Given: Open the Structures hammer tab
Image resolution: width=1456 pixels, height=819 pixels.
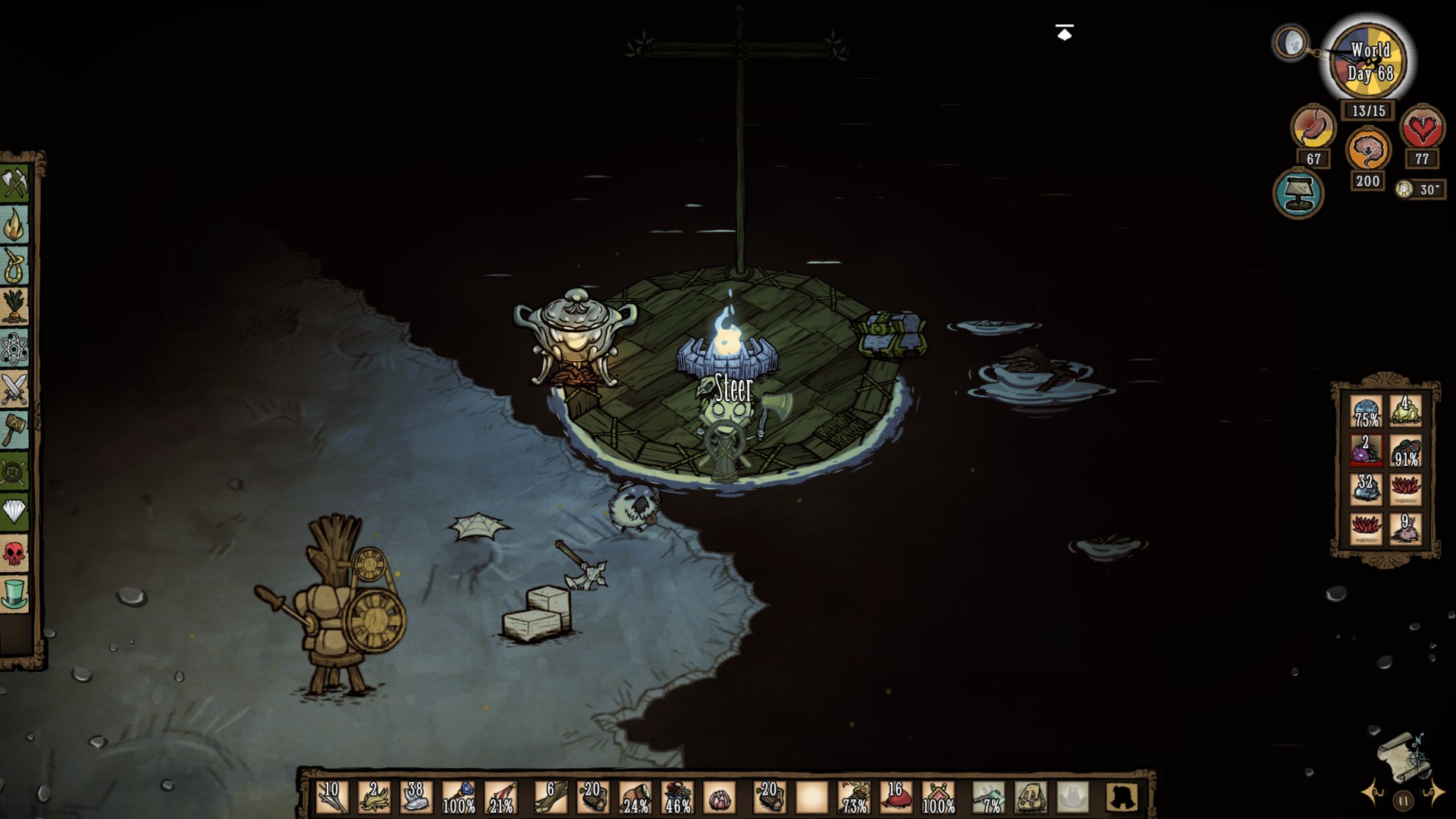Looking at the screenshot, I should click(x=14, y=431).
